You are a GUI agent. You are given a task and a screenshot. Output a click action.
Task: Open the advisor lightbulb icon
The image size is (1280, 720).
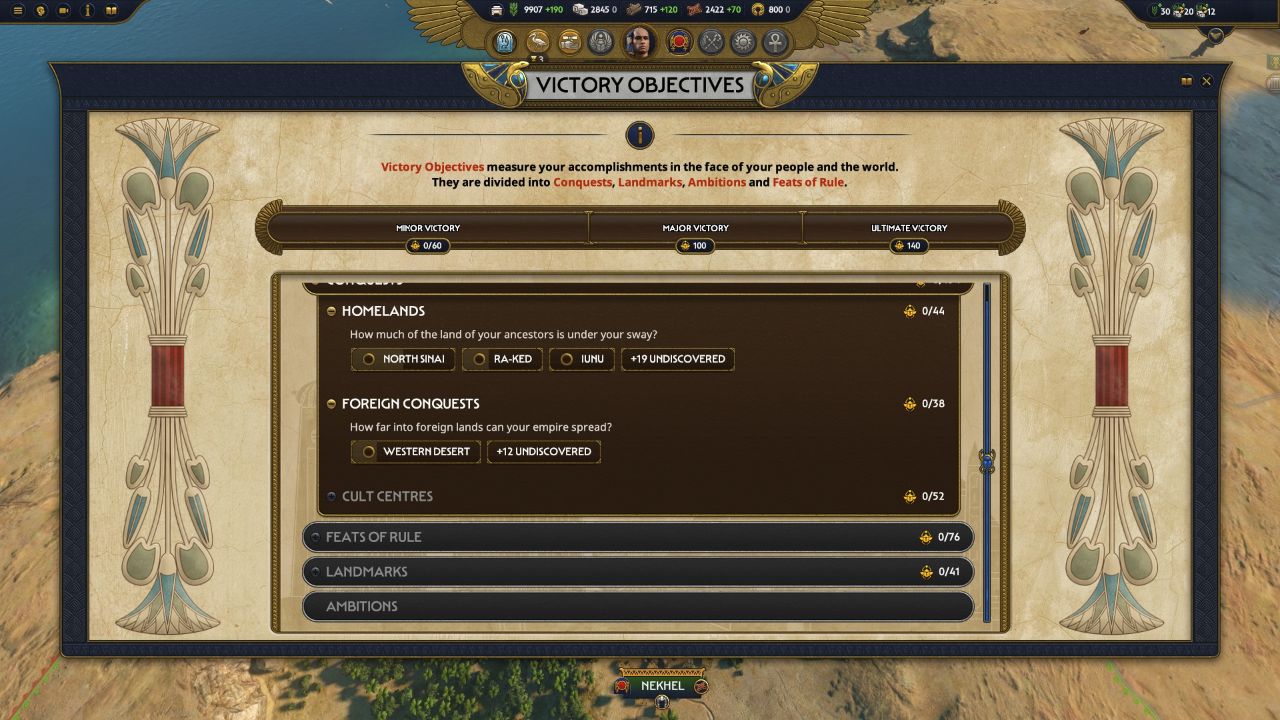pos(41,11)
